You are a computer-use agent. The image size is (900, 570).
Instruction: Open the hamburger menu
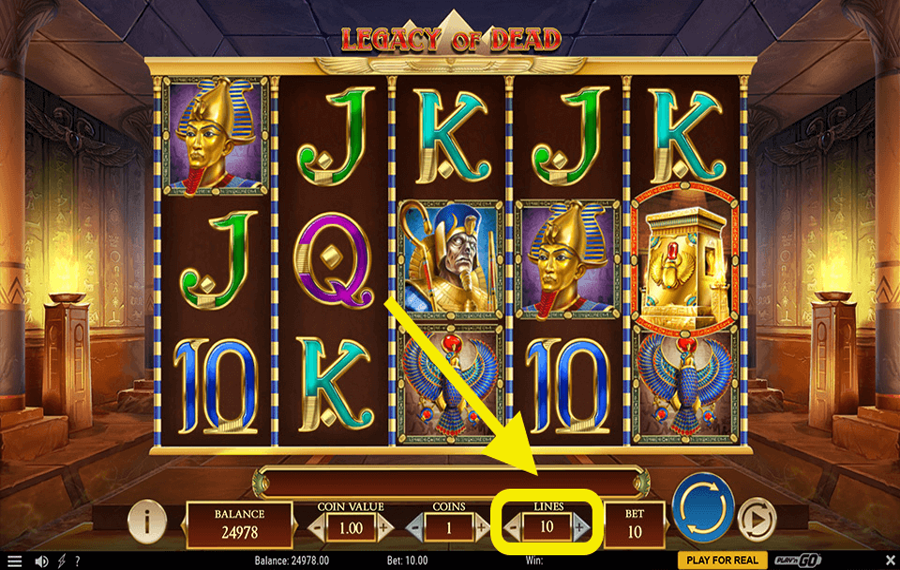click(14, 561)
